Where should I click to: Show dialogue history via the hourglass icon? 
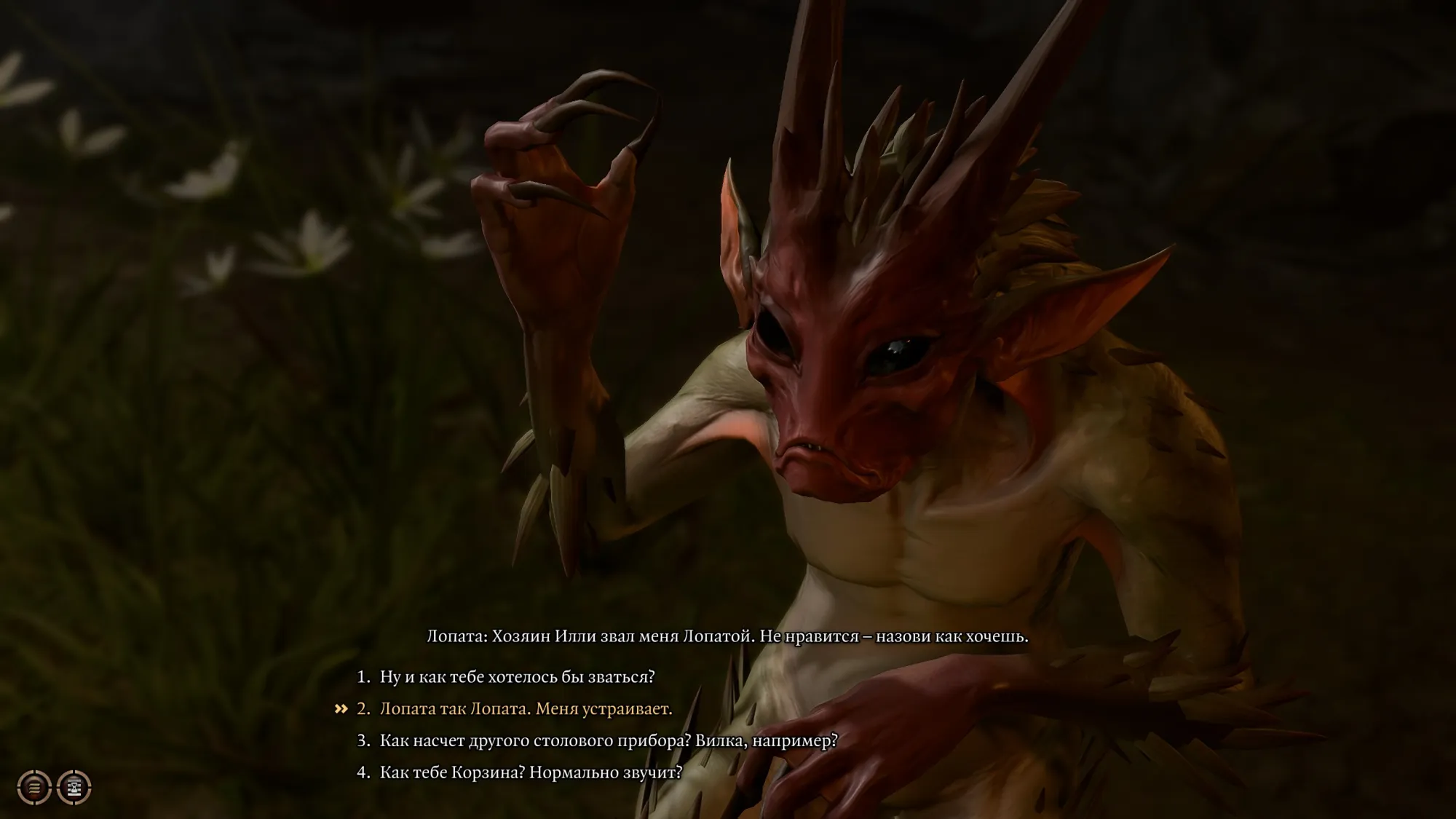(74, 787)
